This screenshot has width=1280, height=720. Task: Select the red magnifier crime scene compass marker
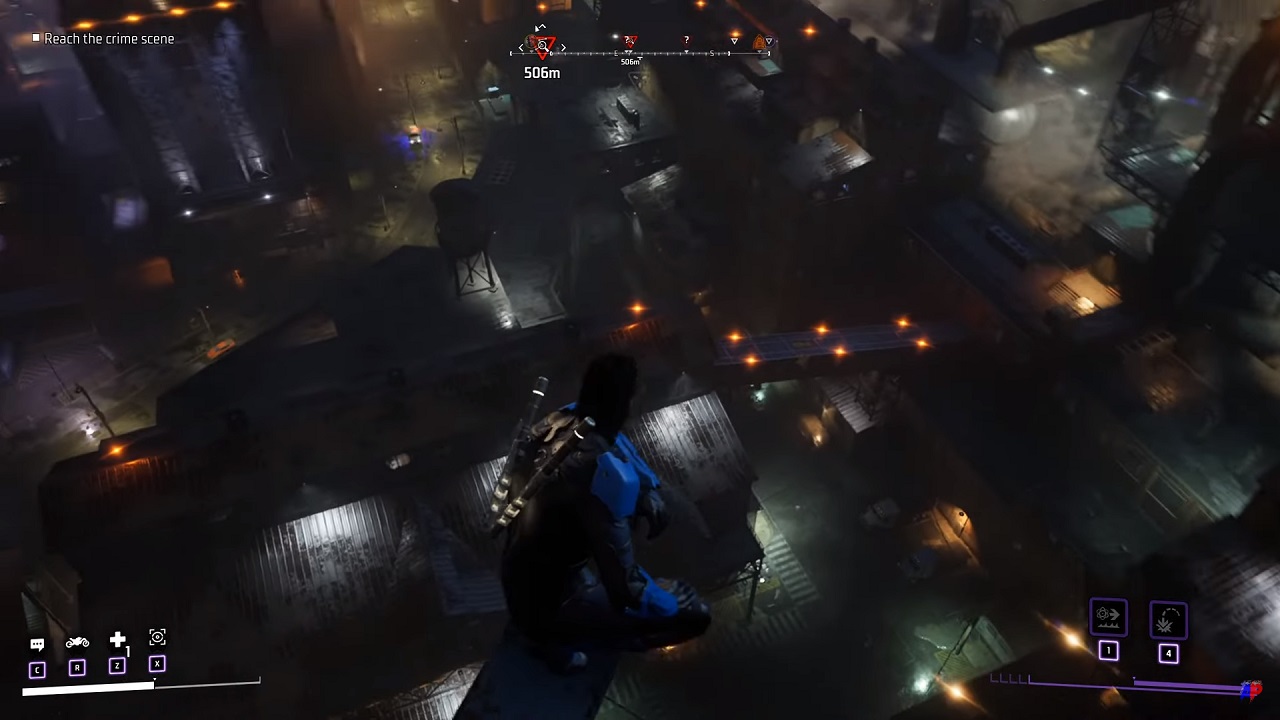(542, 46)
